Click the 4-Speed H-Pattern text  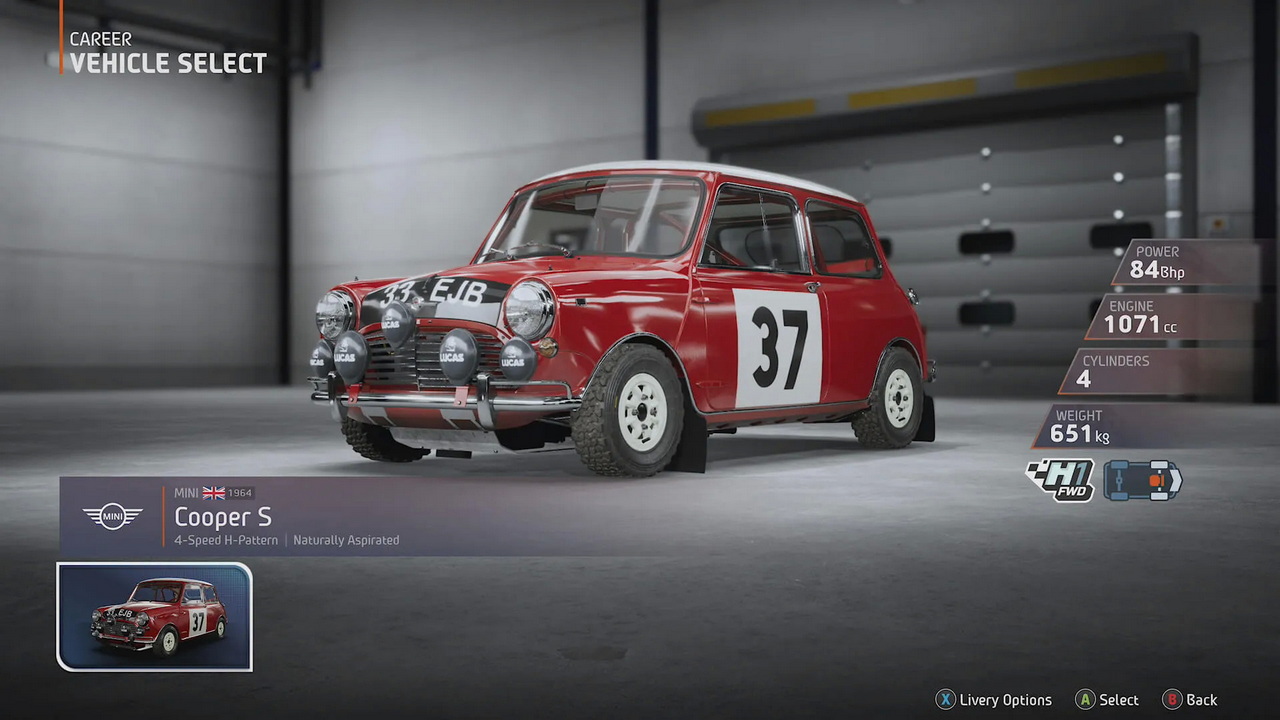(226, 540)
